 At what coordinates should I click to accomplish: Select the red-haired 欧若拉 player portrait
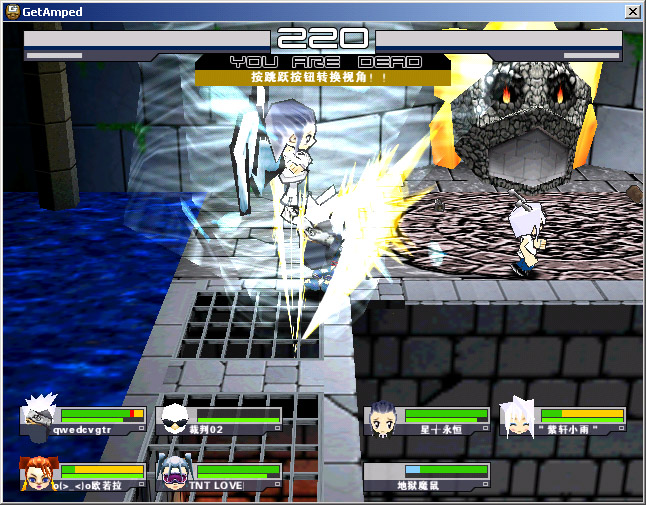point(38,474)
